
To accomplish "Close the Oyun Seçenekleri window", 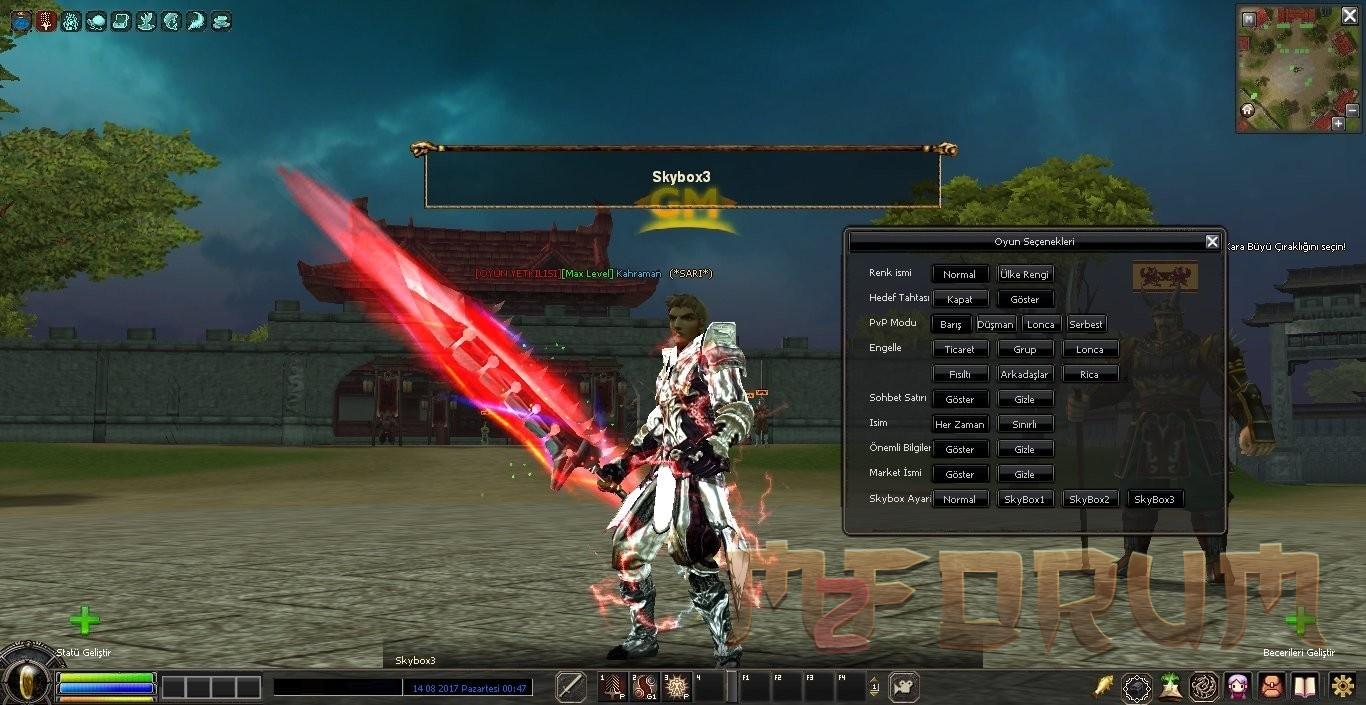I will click(x=1212, y=242).
